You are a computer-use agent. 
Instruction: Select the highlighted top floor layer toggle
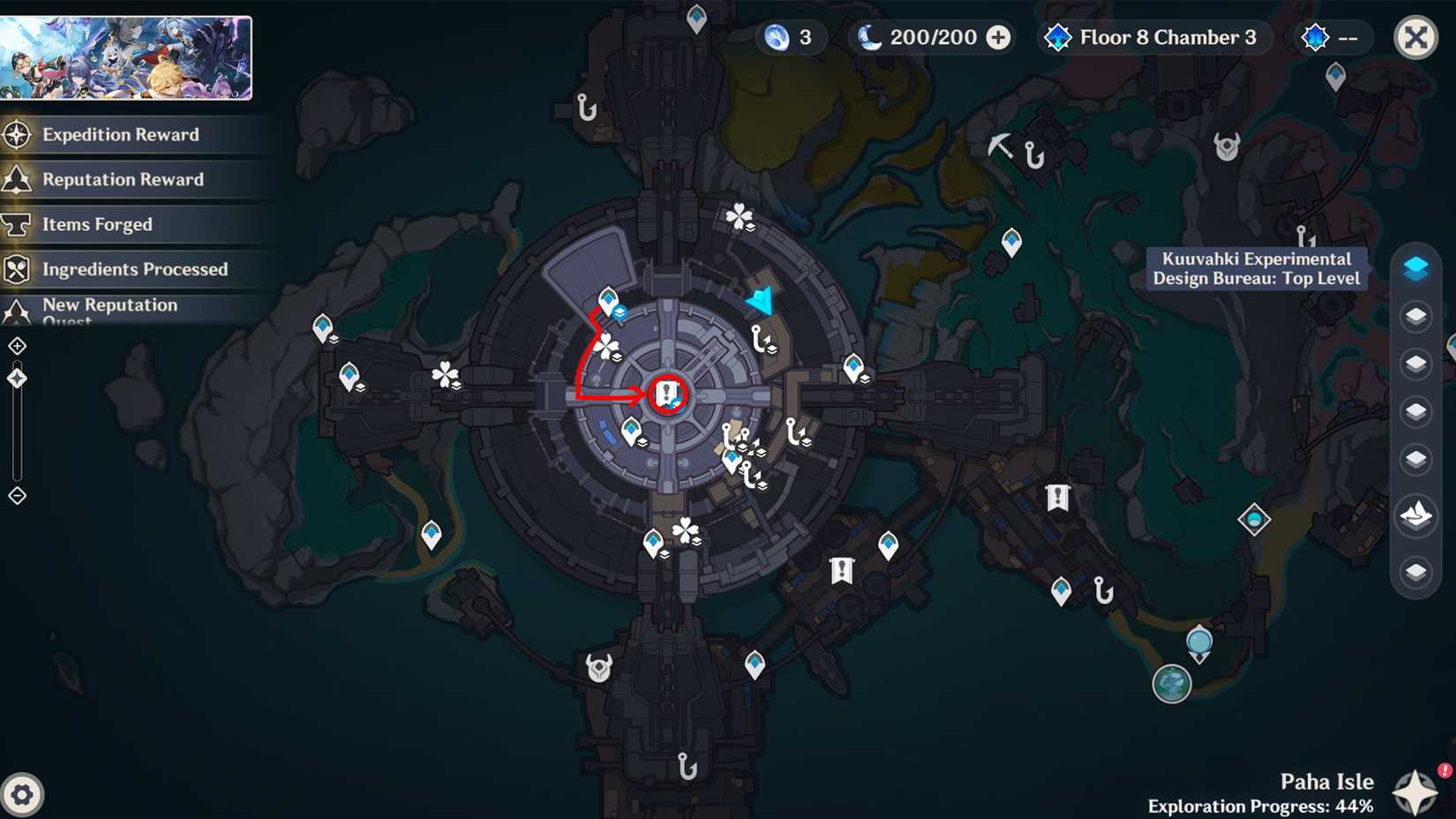click(x=1417, y=268)
